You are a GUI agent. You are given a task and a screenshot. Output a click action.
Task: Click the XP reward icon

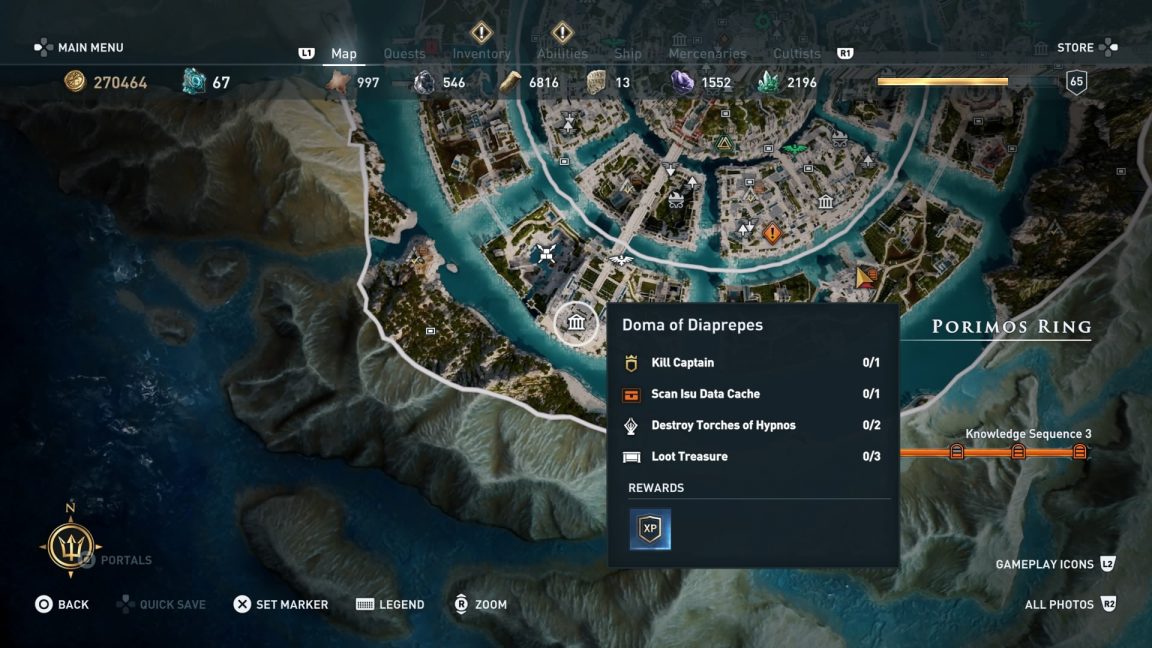650,529
